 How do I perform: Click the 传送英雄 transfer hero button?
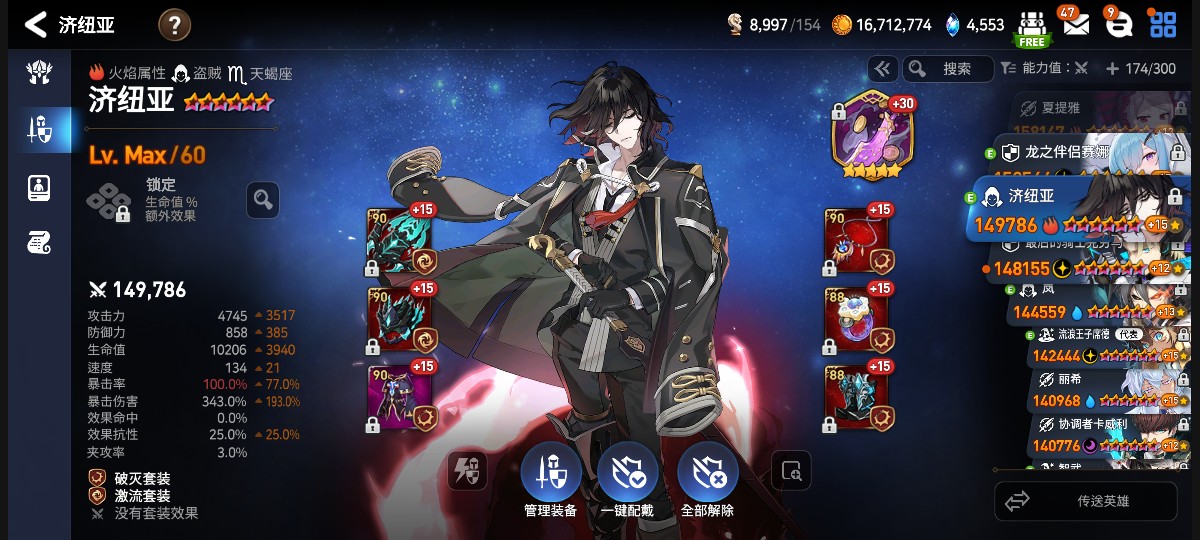(x=1085, y=501)
